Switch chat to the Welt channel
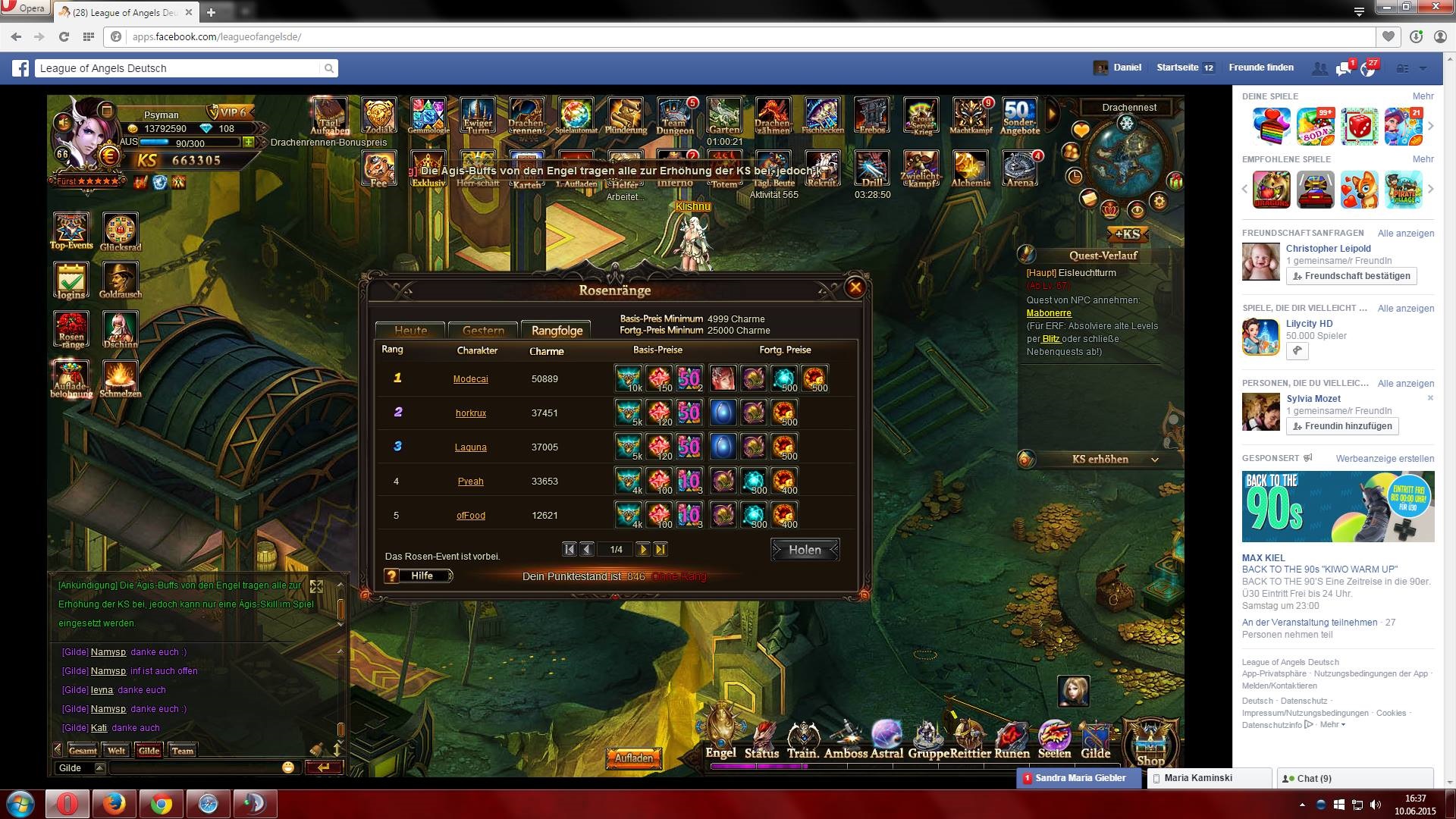 116,751
